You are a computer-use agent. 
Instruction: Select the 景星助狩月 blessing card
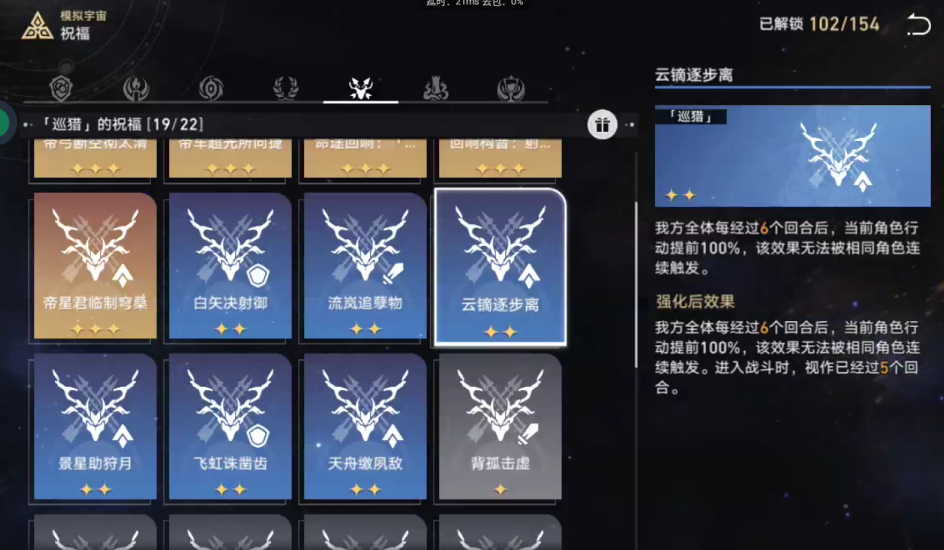point(95,426)
